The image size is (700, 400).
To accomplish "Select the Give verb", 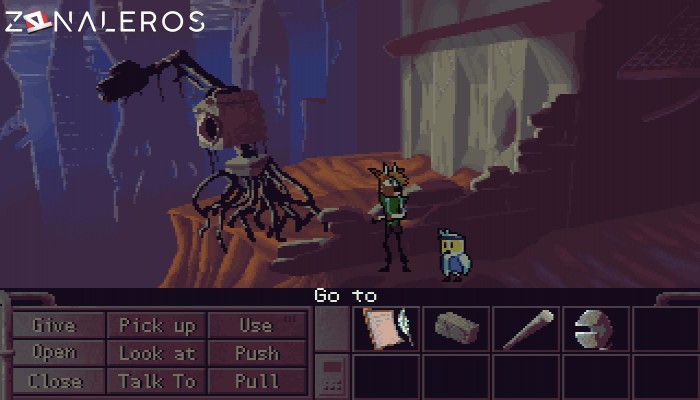I will (54, 326).
